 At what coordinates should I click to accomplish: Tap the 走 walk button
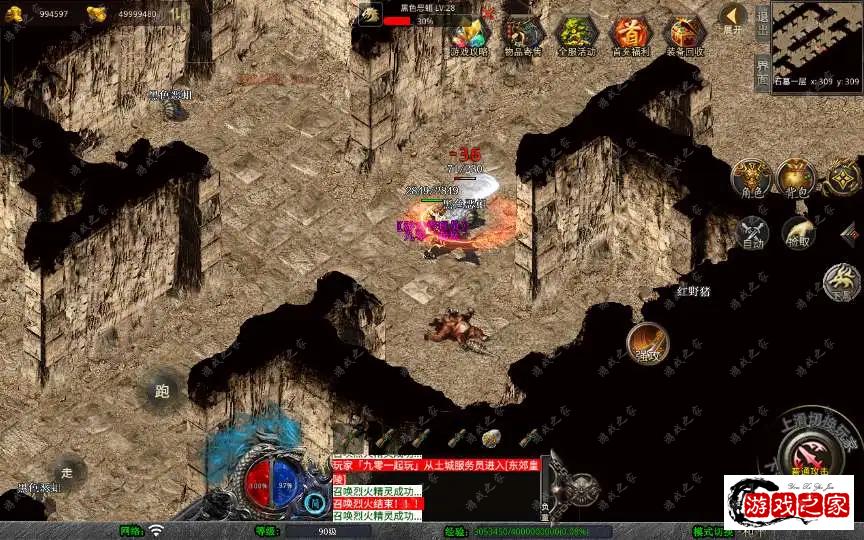click(x=67, y=471)
